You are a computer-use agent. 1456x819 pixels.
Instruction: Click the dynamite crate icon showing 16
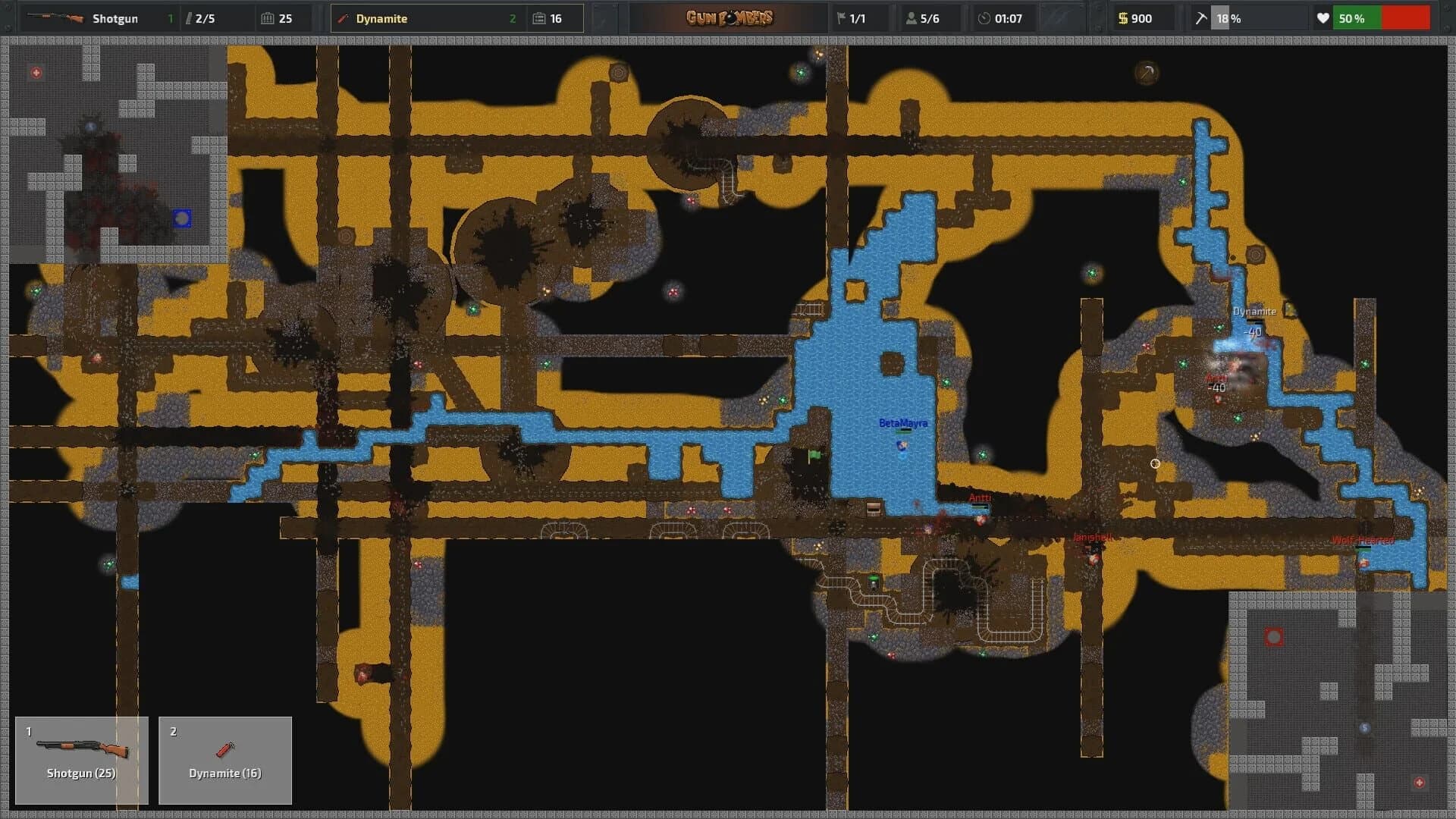click(x=538, y=18)
